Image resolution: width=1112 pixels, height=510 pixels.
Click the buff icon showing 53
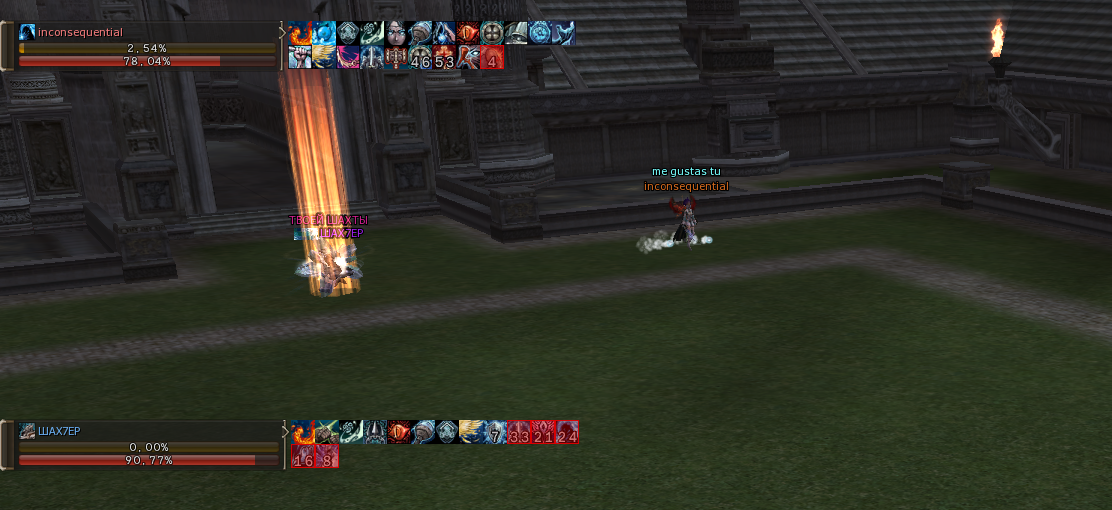tap(444, 57)
